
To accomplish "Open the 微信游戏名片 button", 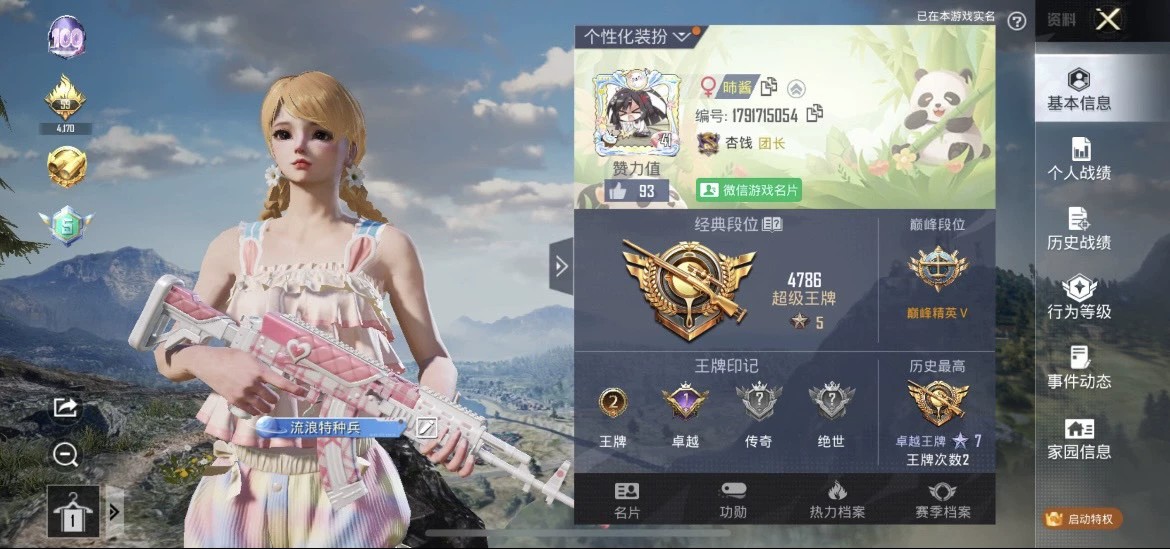I will coord(749,189).
